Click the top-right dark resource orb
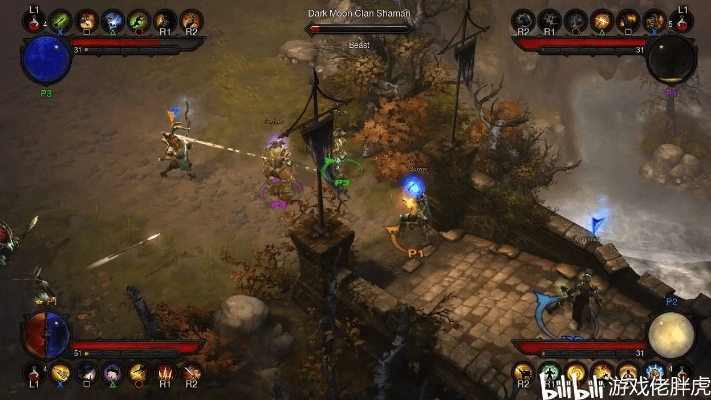The height and width of the screenshot is (400, 711). tap(669, 59)
